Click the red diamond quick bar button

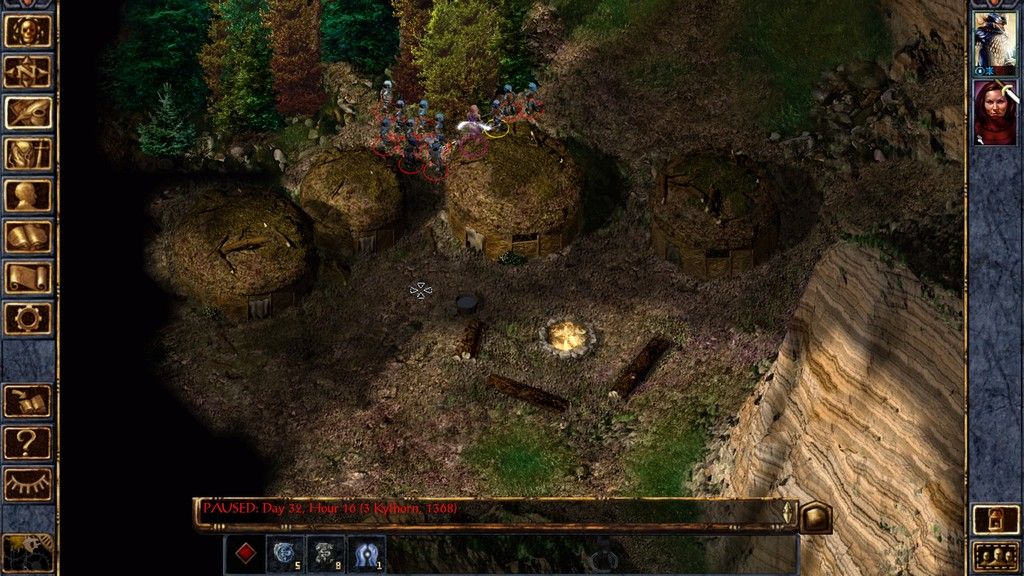coord(245,553)
